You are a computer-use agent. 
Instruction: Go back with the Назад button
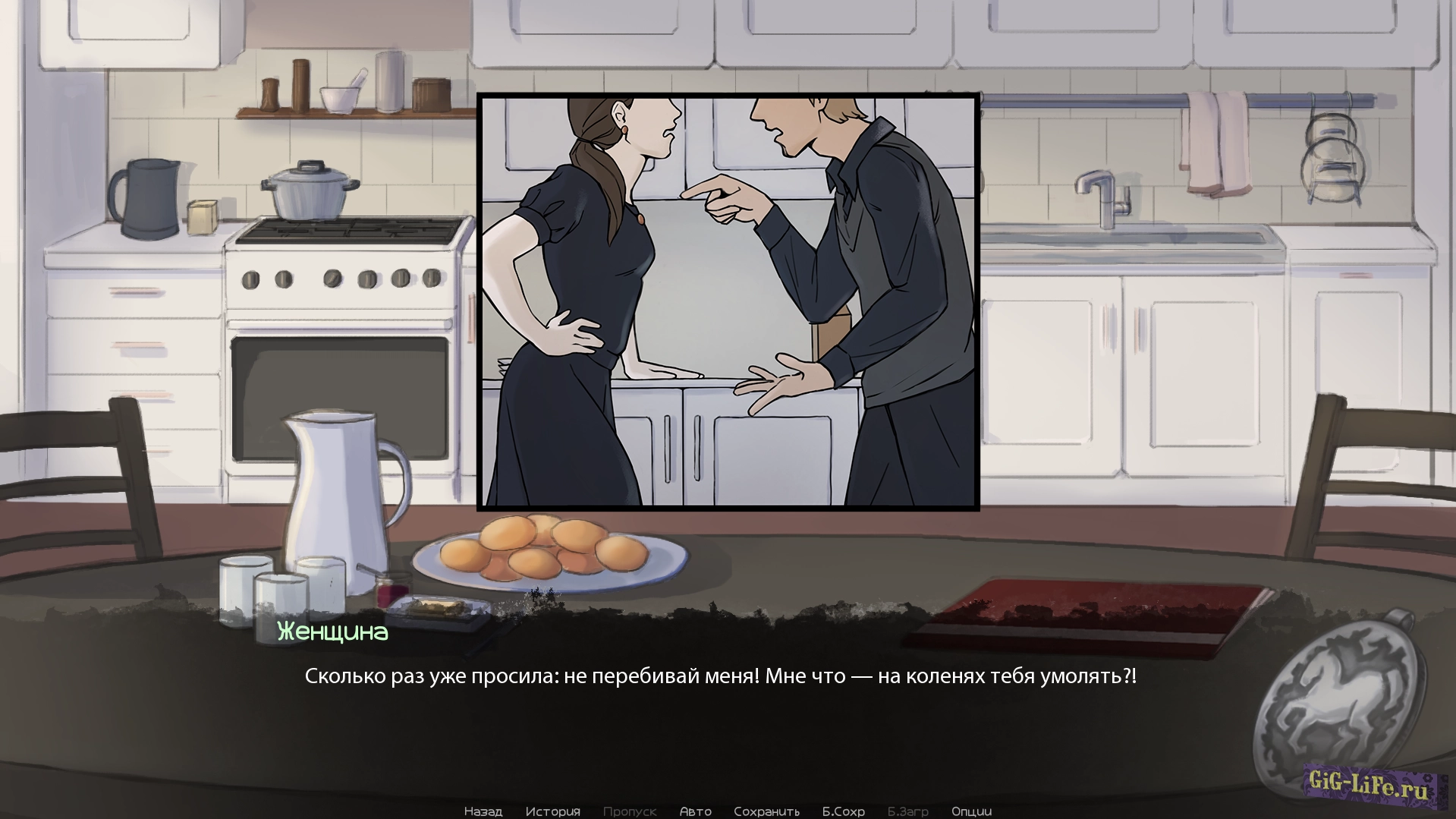(483, 811)
